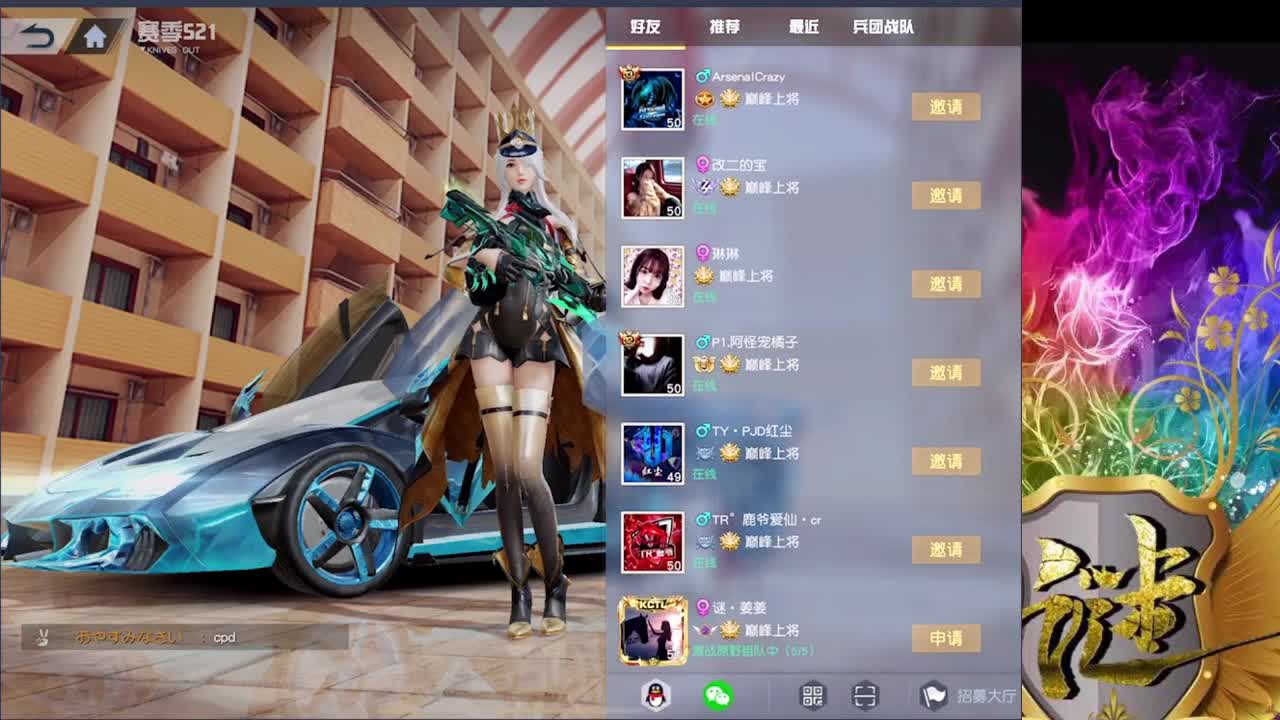The image size is (1280, 720).
Task: Select the 好友 tab
Action: [646, 28]
